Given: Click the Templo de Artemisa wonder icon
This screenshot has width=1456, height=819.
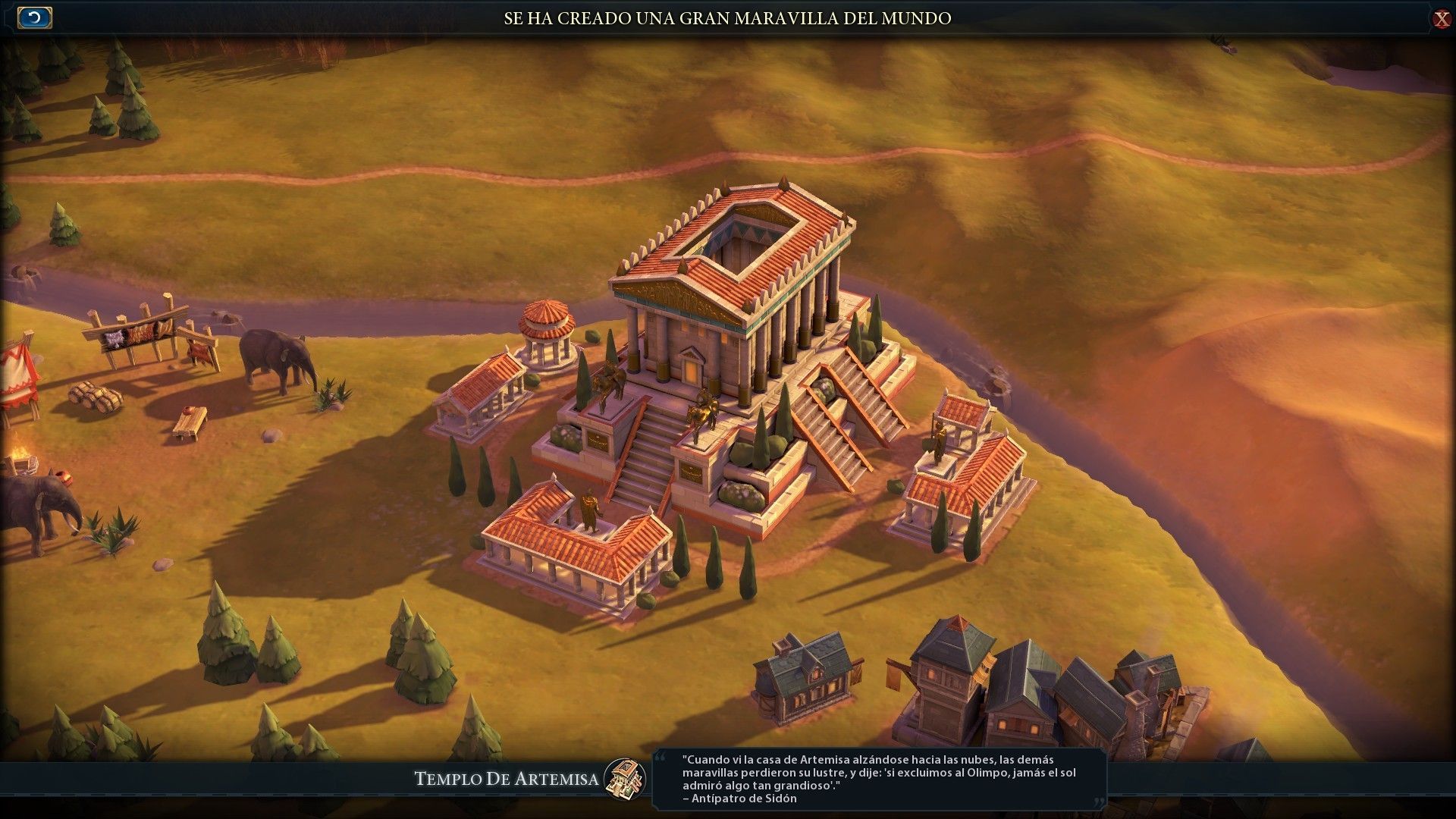Looking at the screenshot, I should [x=625, y=779].
